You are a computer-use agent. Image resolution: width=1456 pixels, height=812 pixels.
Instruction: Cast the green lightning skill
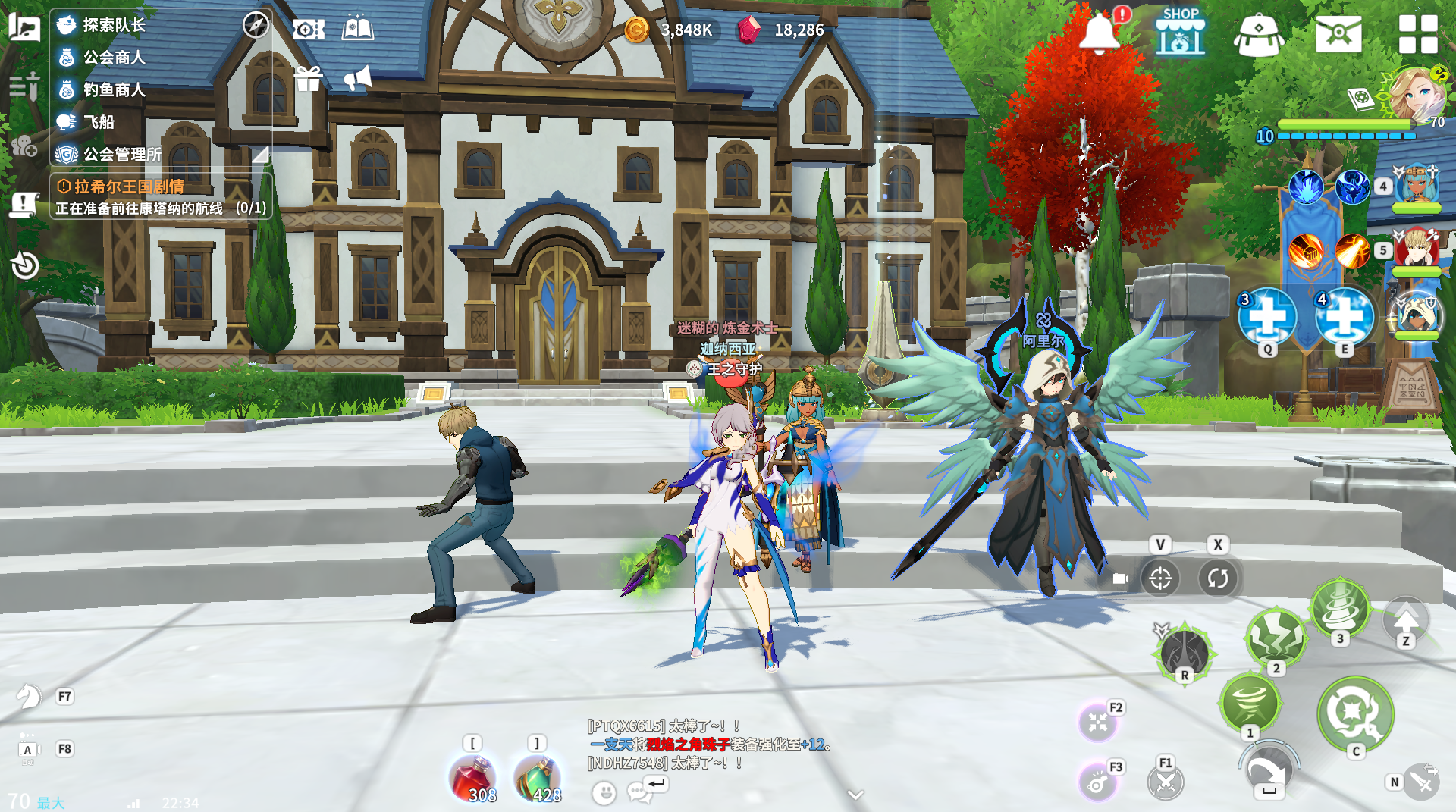point(1276,636)
